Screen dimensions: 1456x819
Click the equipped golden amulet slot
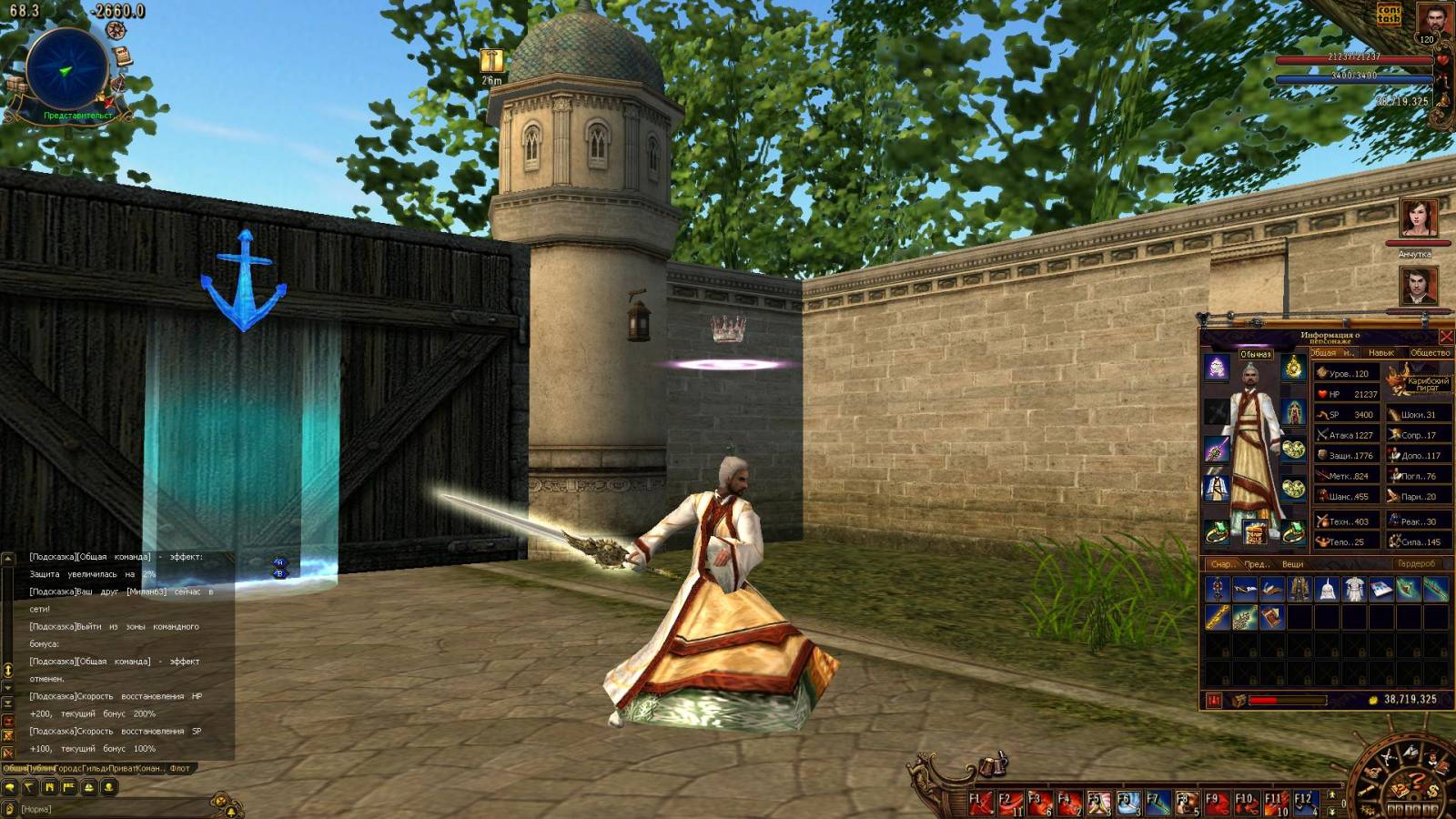(x=1293, y=368)
